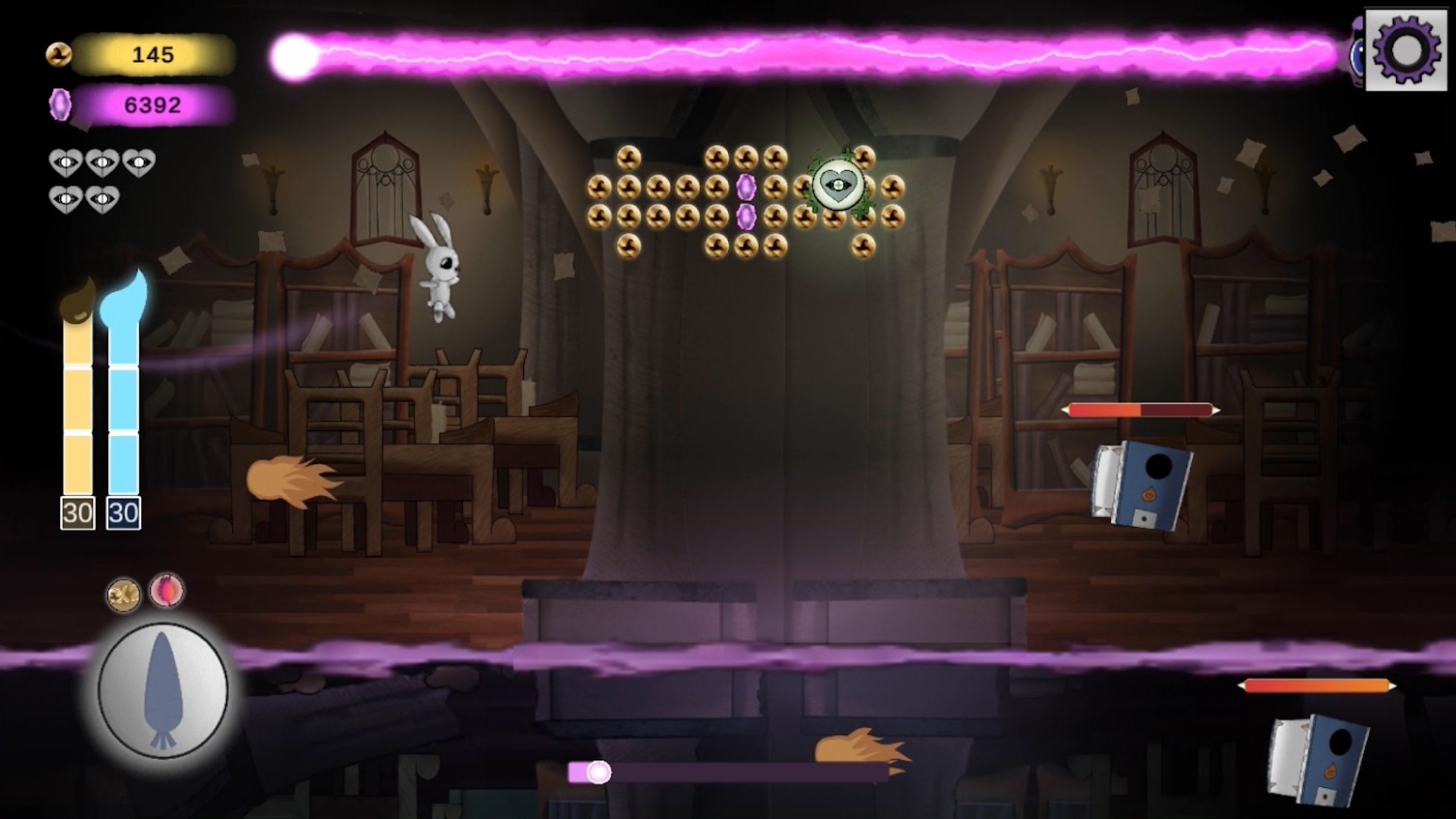This screenshot has width=1456, height=819.
Task: Tap the large carrot action button
Action: pos(163,690)
